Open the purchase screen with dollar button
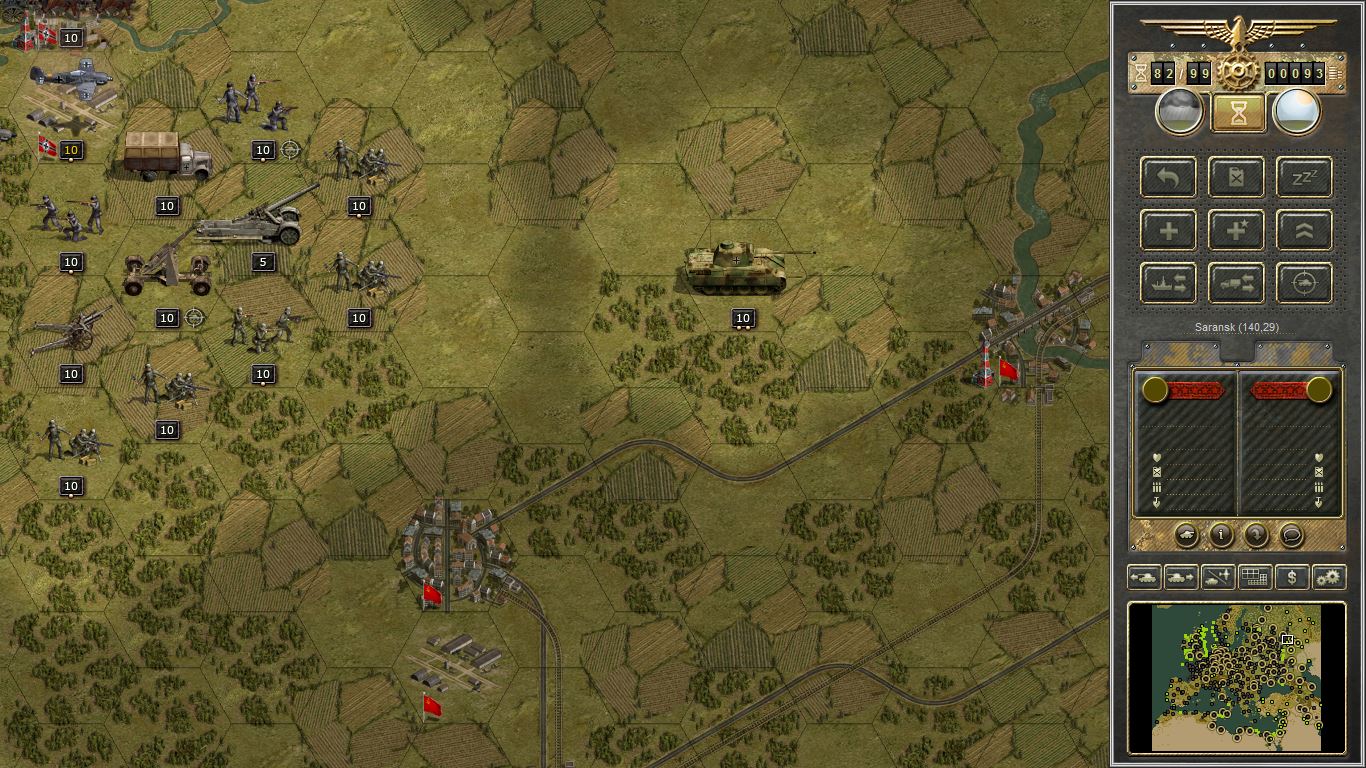Screen dimensions: 1366x768 coord(1292,577)
